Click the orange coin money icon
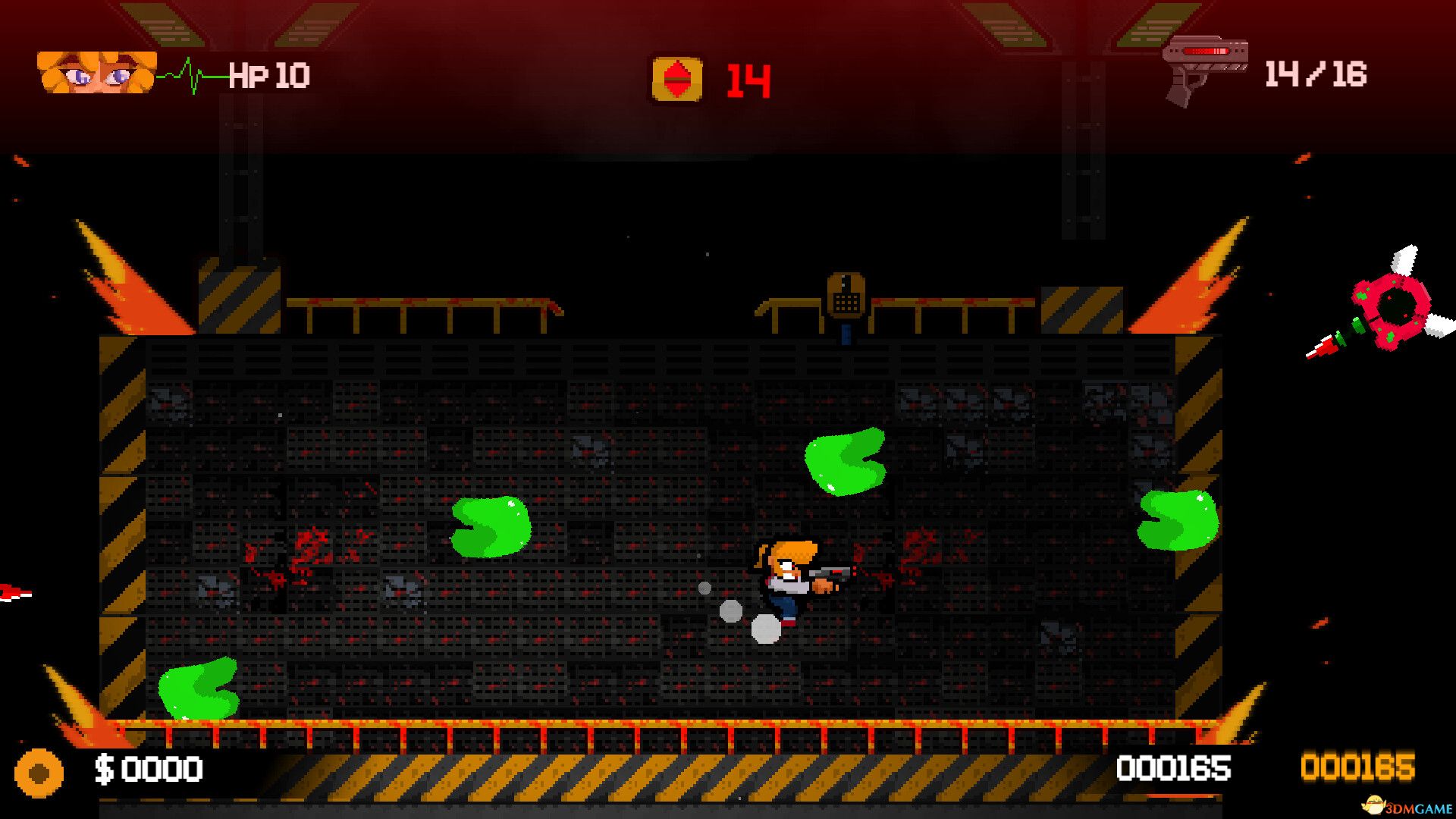Viewport: 1456px width, 819px height. click(x=39, y=773)
